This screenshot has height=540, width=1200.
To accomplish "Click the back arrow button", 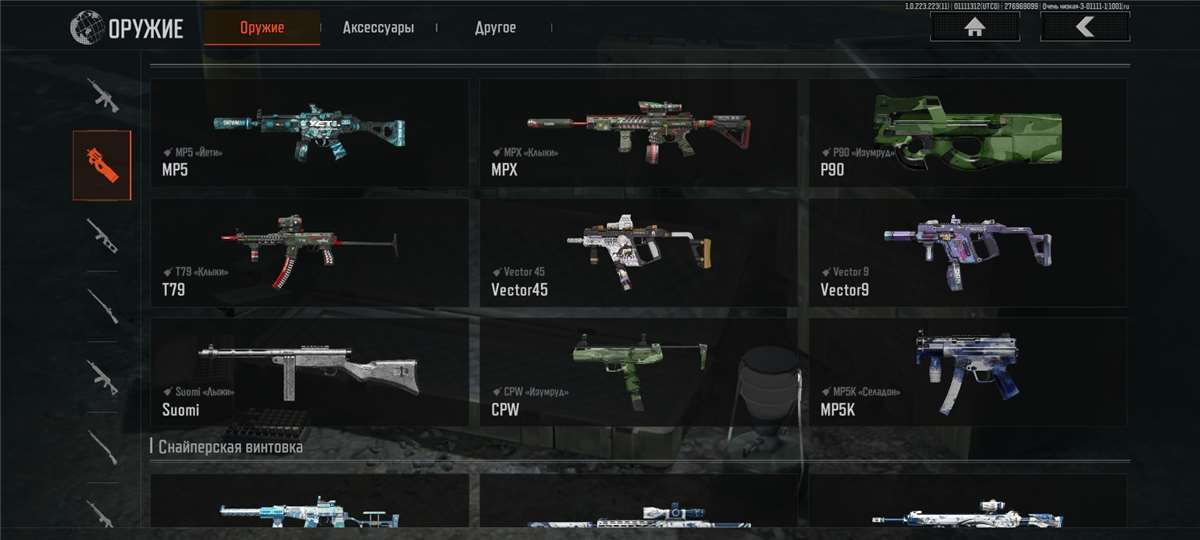I will point(1085,27).
